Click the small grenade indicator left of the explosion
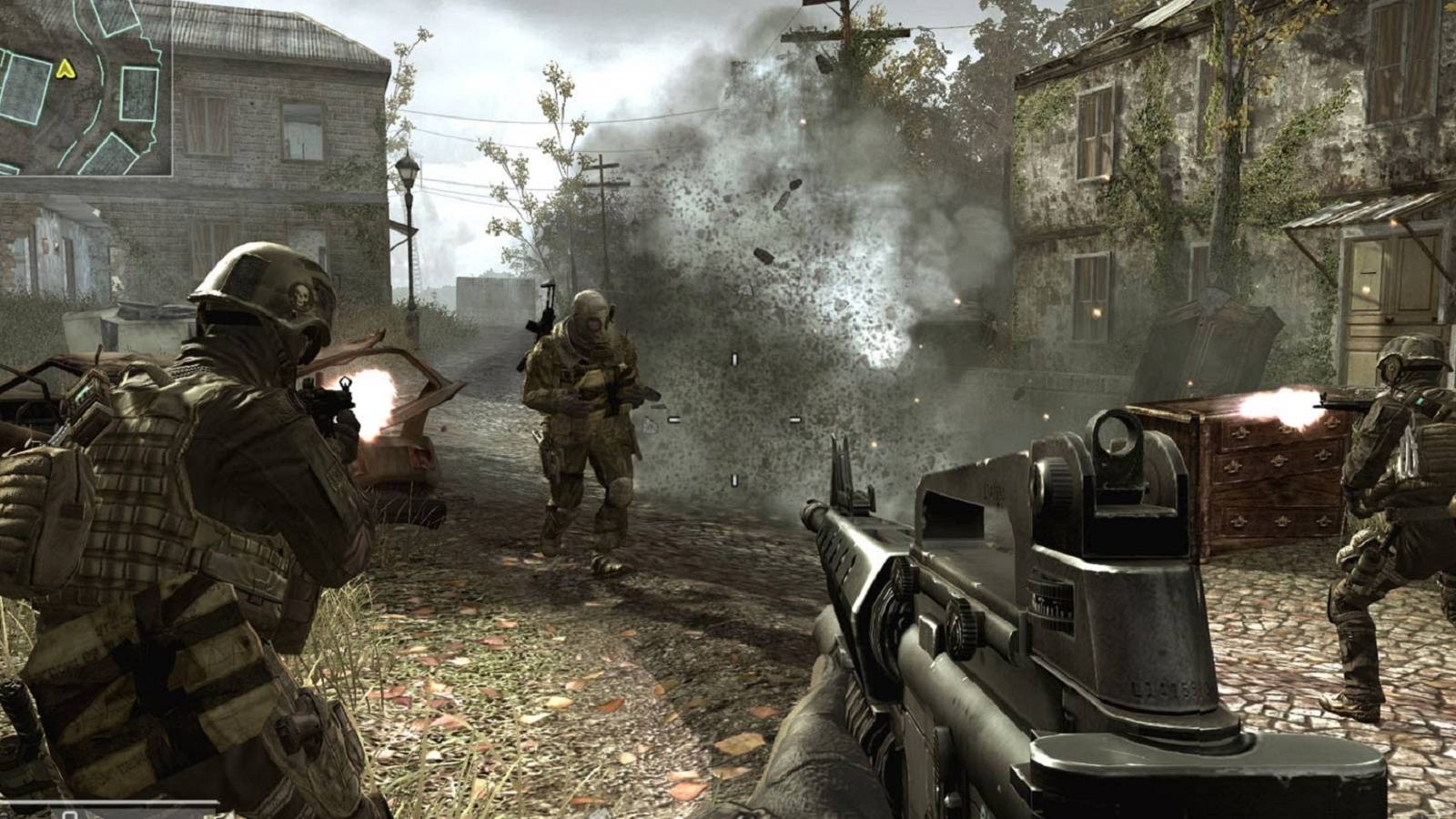 (651, 426)
